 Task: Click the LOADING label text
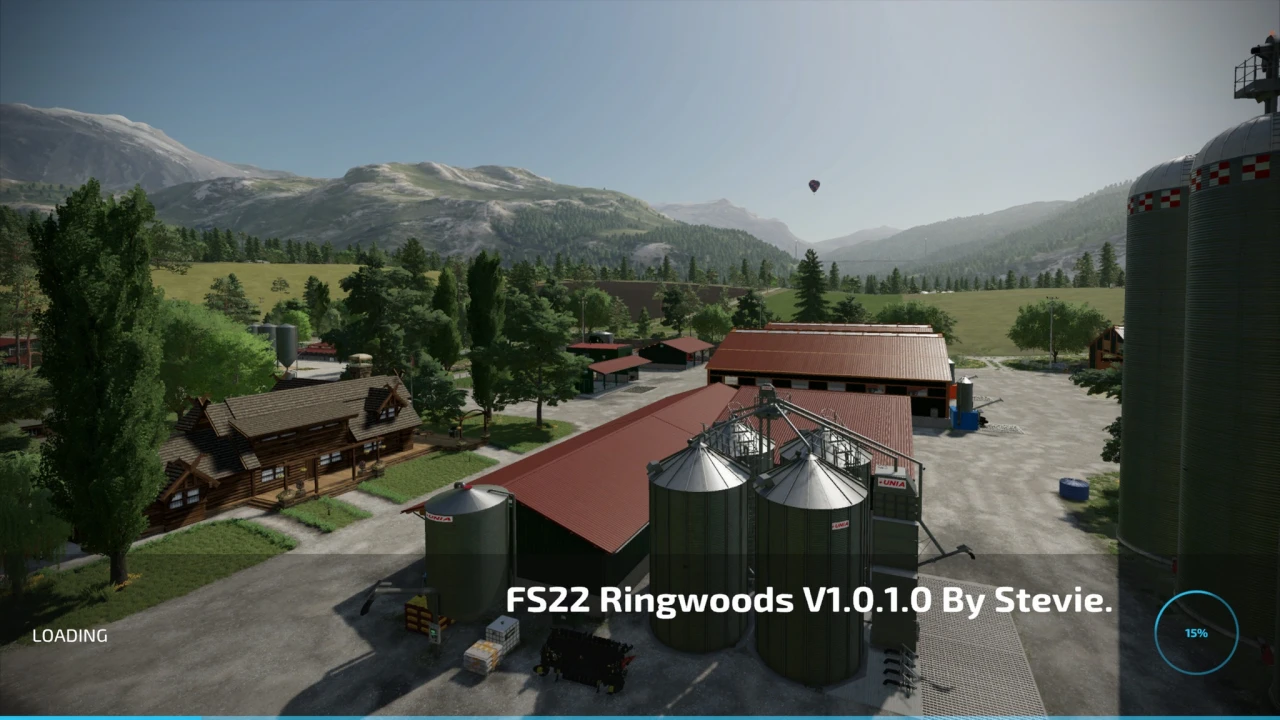[x=70, y=635]
